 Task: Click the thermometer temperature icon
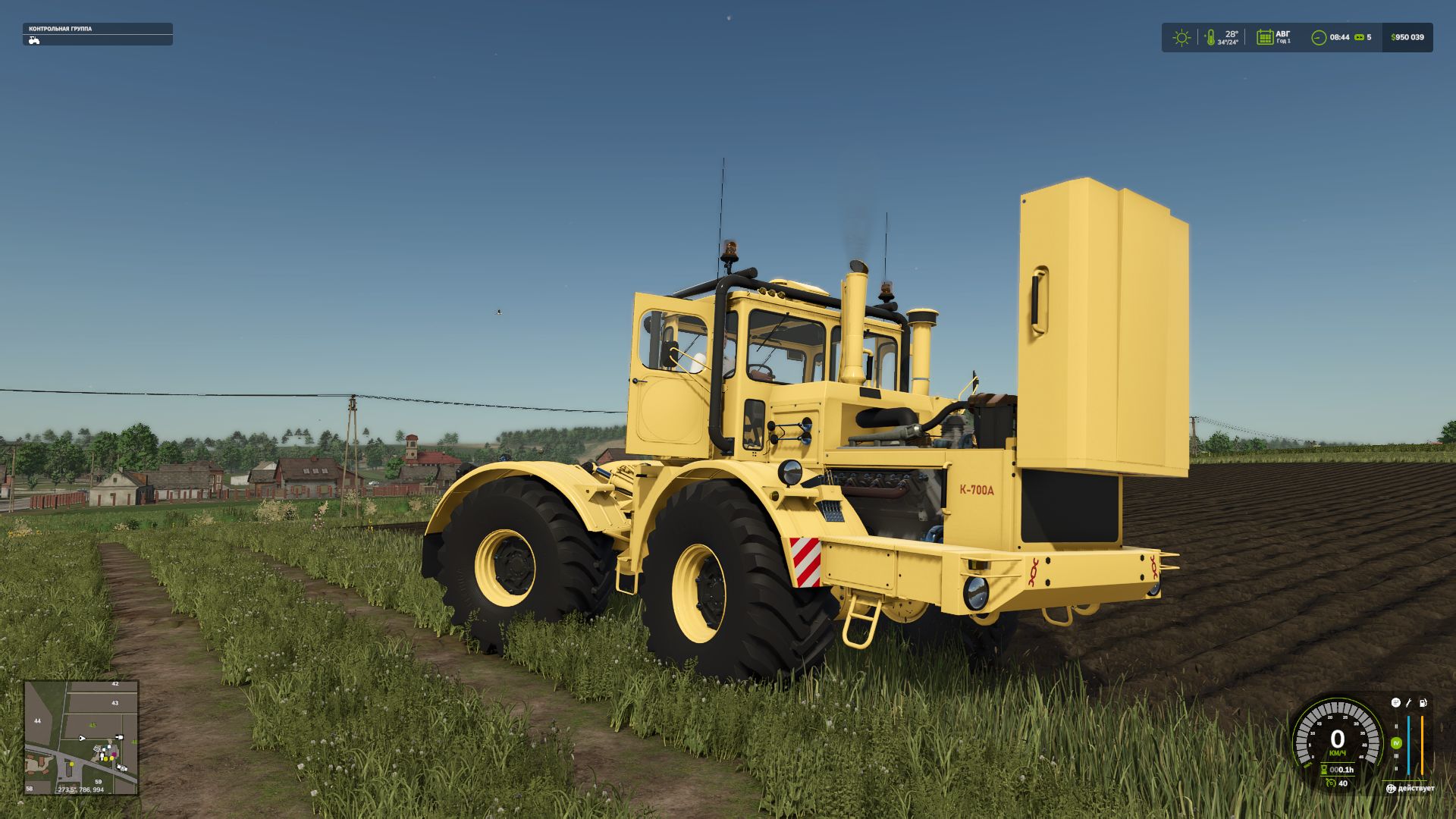pos(1210,37)
